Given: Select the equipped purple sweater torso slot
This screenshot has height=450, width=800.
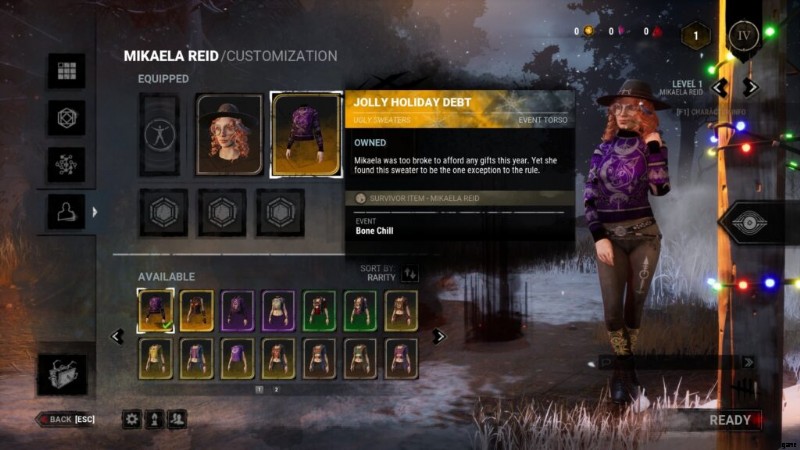Looking at the screenshot, I should (305, 135).
